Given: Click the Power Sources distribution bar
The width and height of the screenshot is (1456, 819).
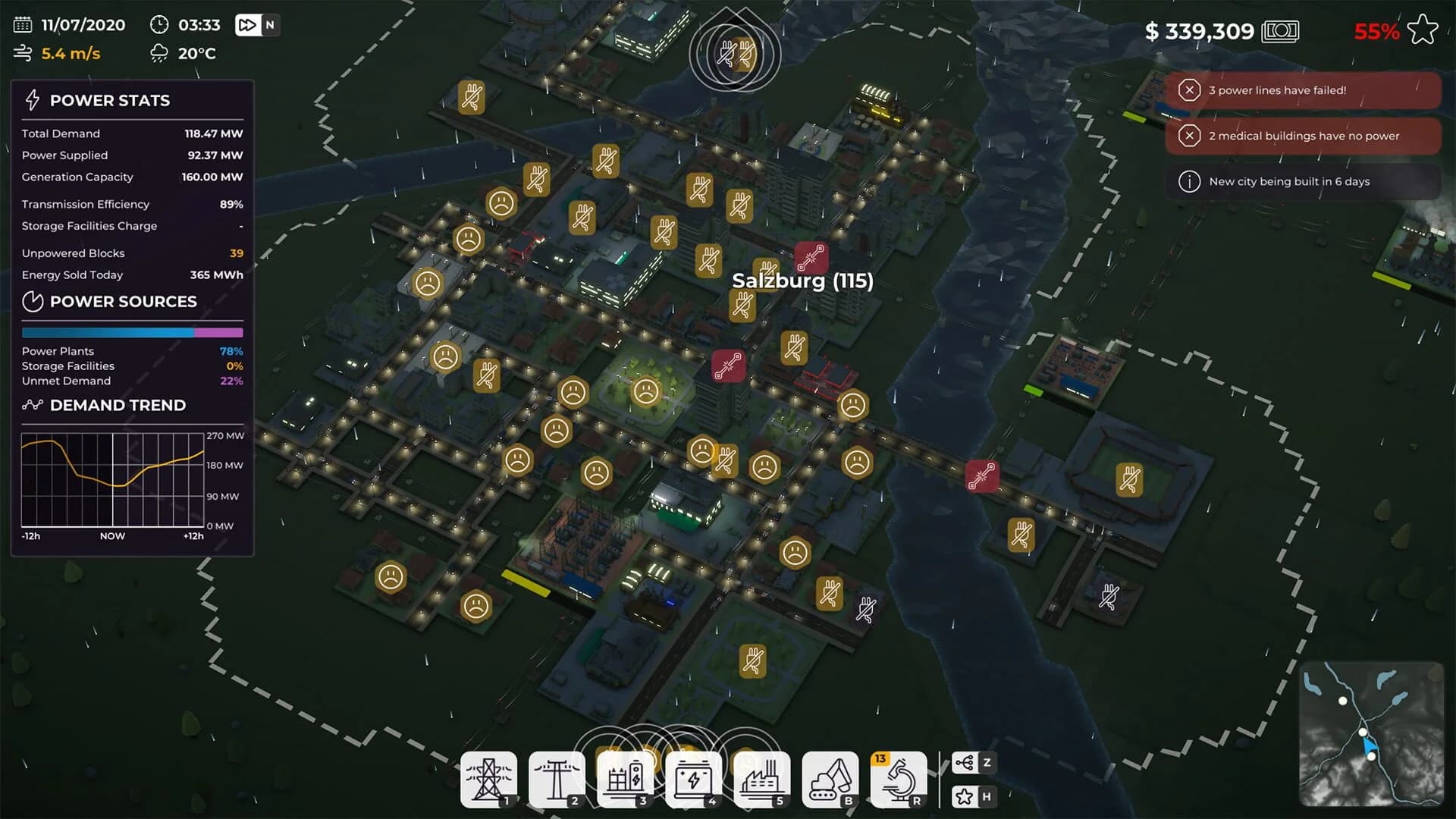Looking at the screenshot, I should (x=133, y=332).
